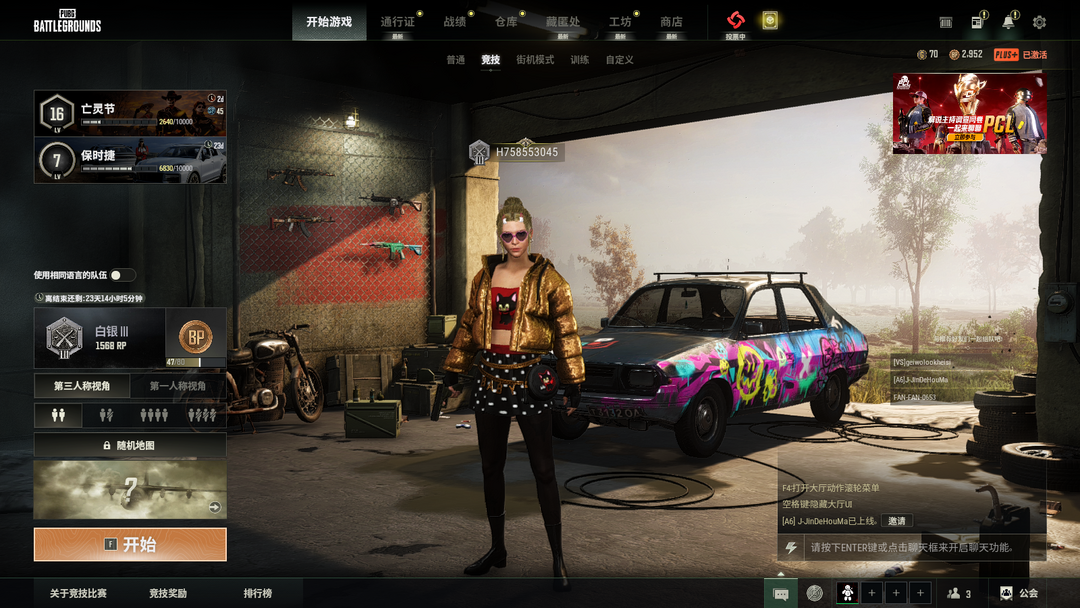Switch to 街机模式 arcade mode
The image size is (1080, 608).
pyautogui.click(x=535, y=60)
